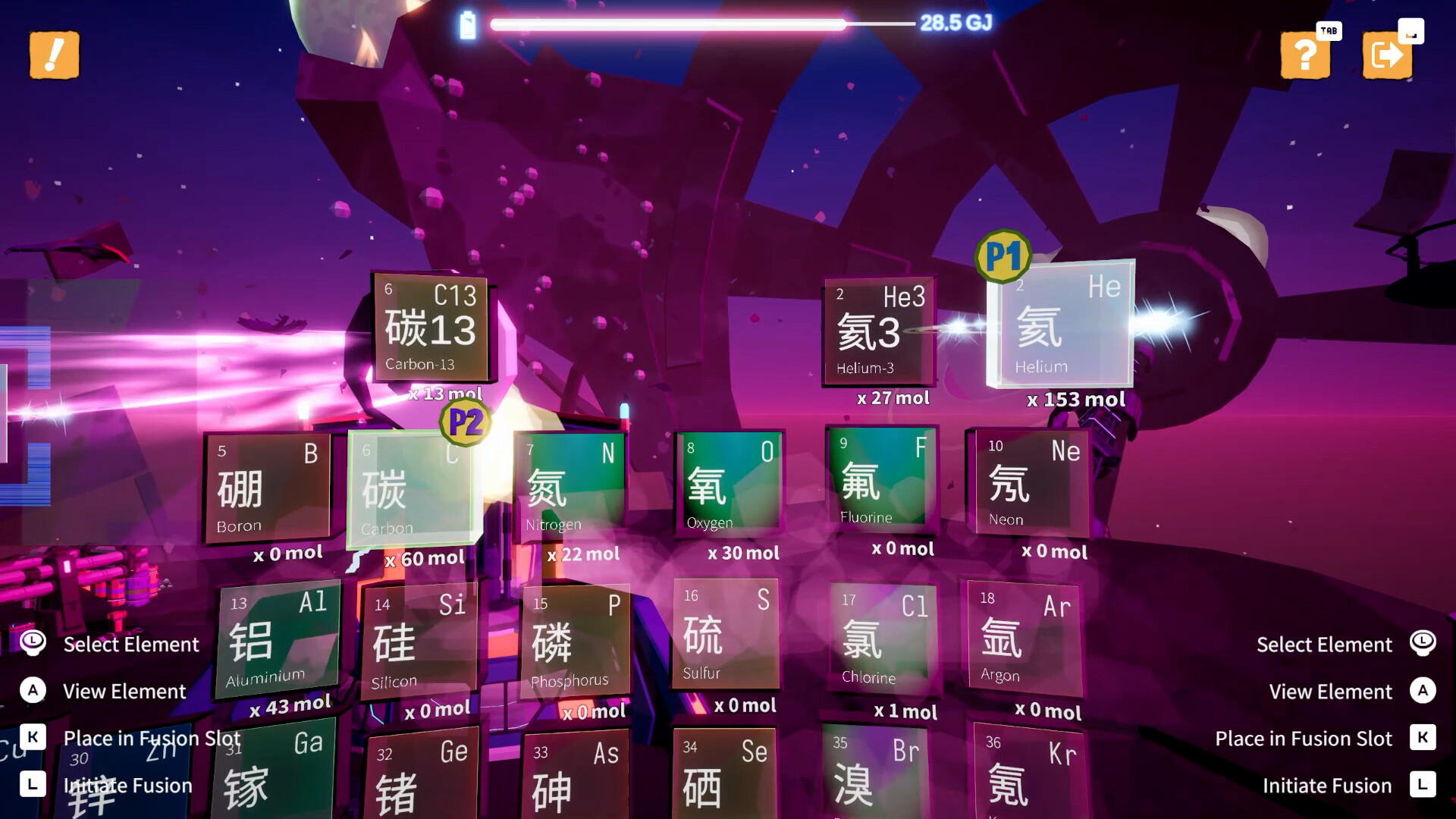Click the exit door icon top-right
1456x819 pixels.
(x=1387, y=56)
